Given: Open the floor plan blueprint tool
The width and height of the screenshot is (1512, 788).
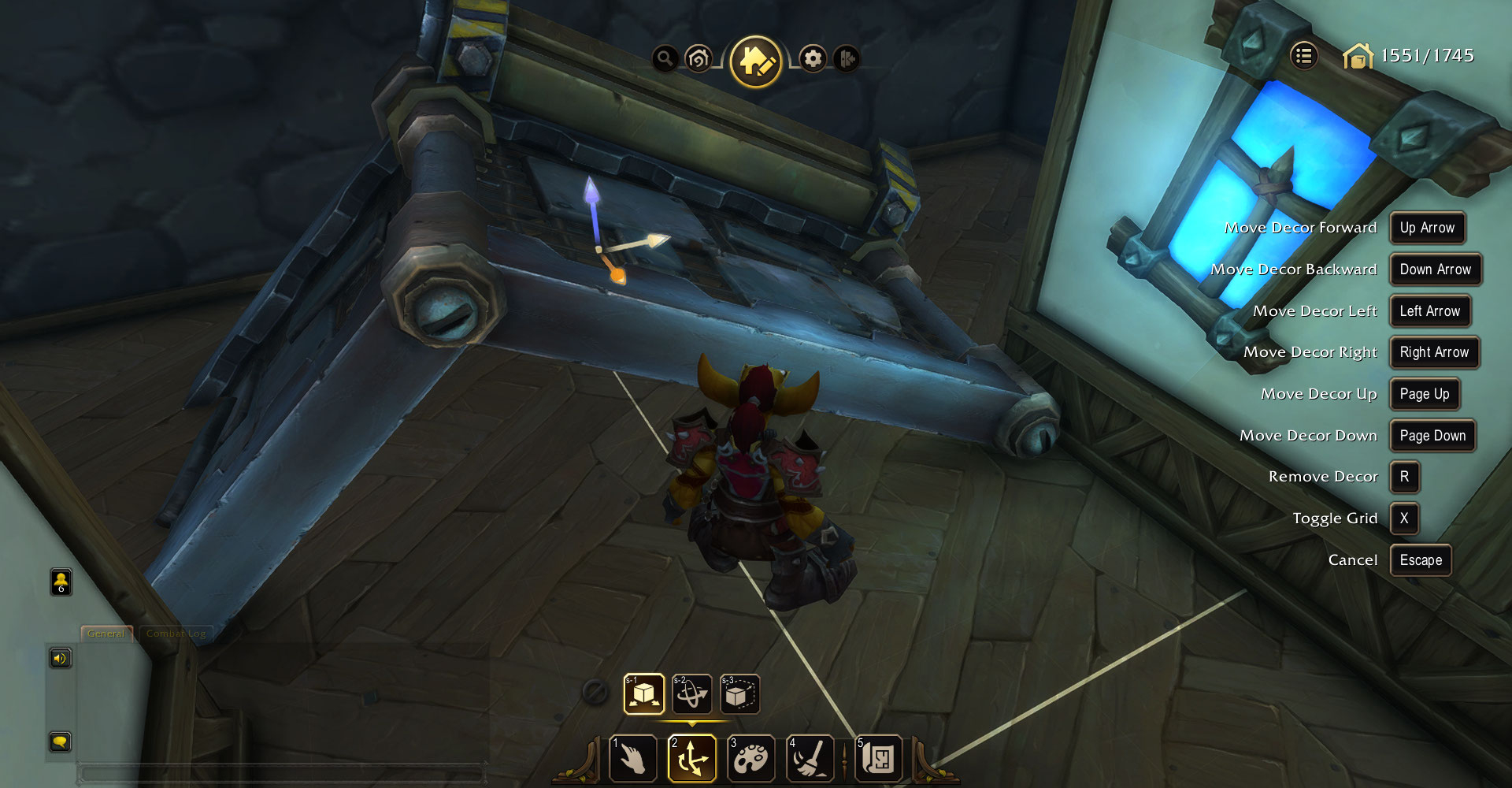Looking at the screenshot, I should pos(878,758).
